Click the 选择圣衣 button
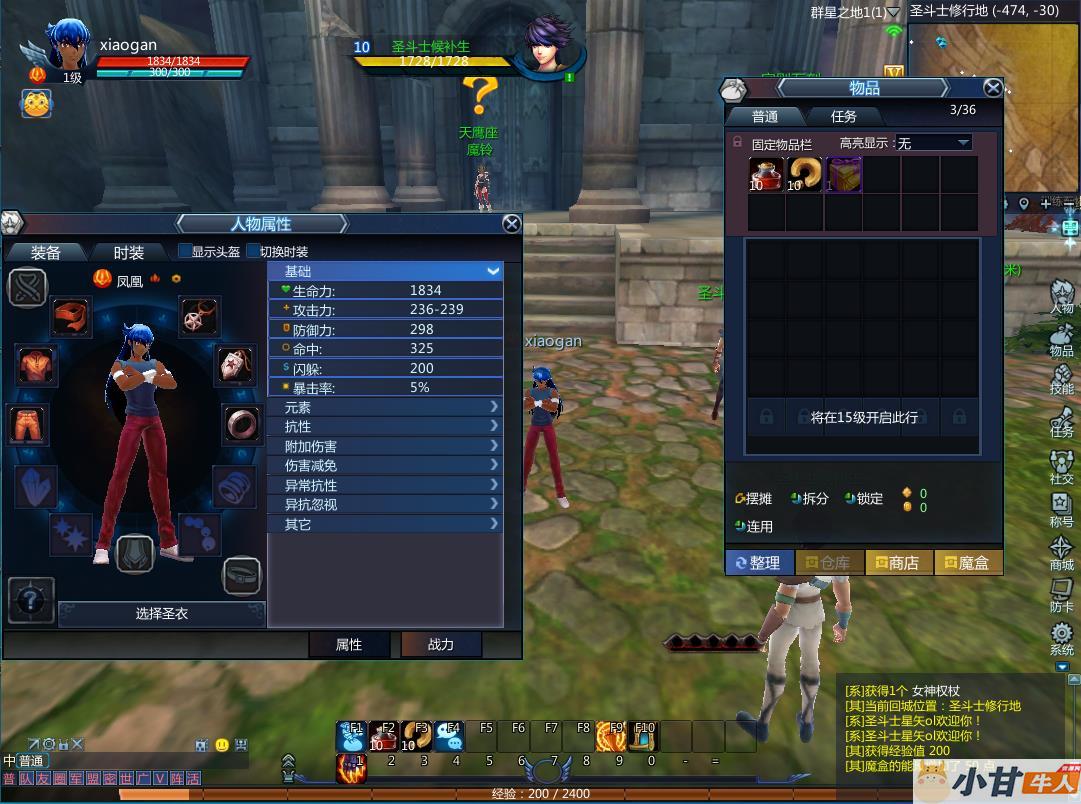The height and width of the screenshot is (804, 1081). tap(162, 613)
